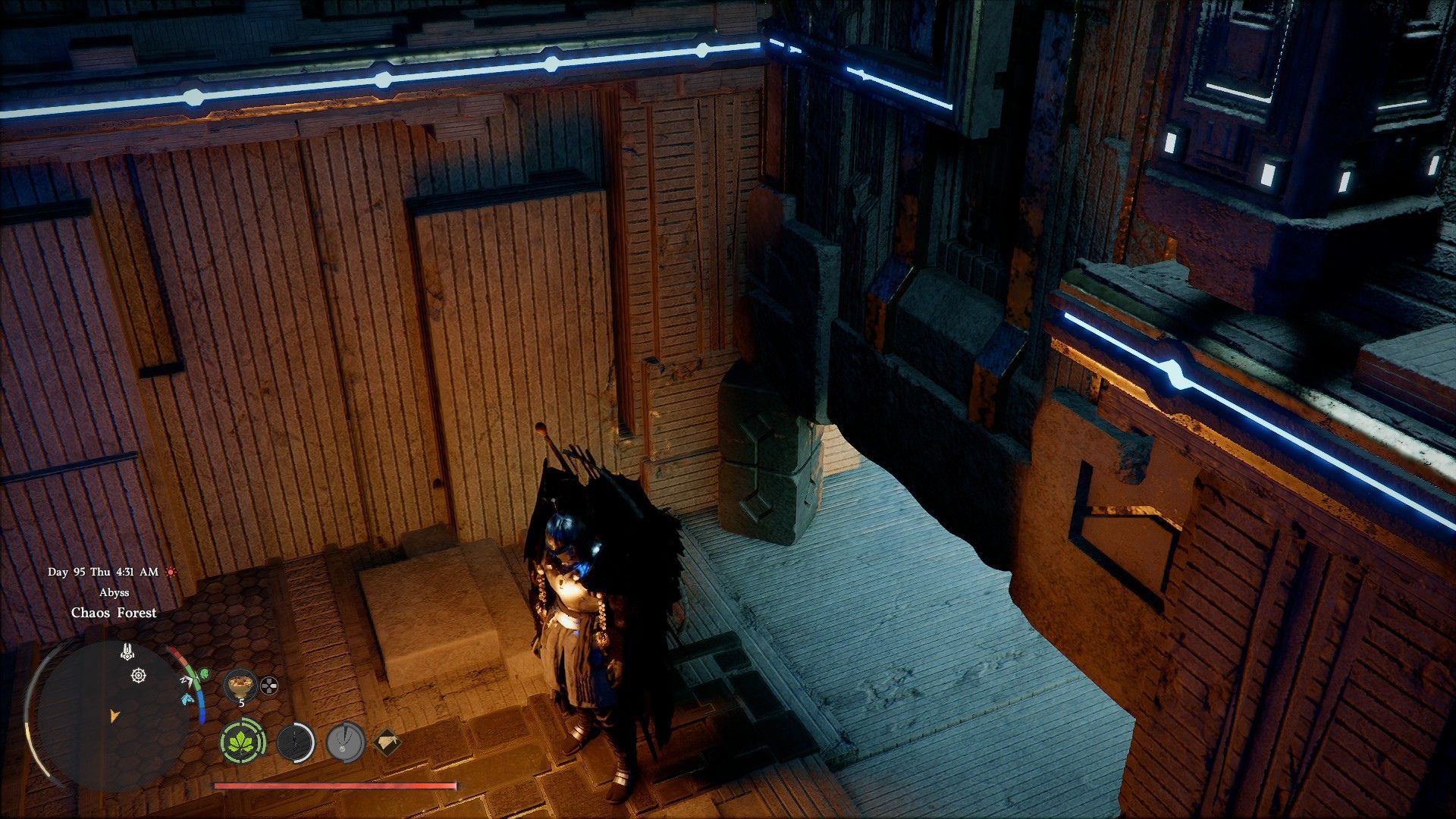The height and width of the screenshot is (819, 1456).
Task: Click the tower marker on minimap
Action: coord(127,651)
